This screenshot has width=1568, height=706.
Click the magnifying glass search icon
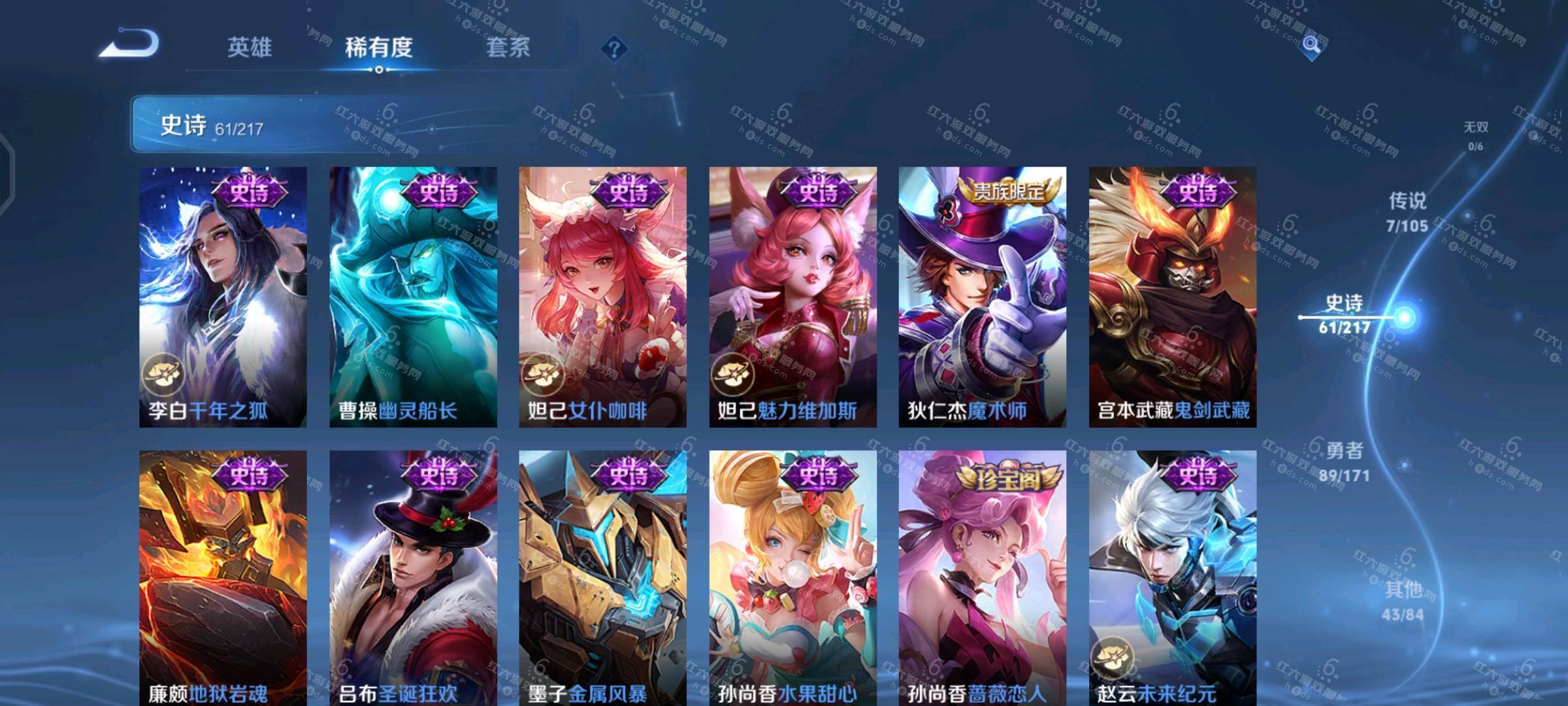tap(1311, 44)
